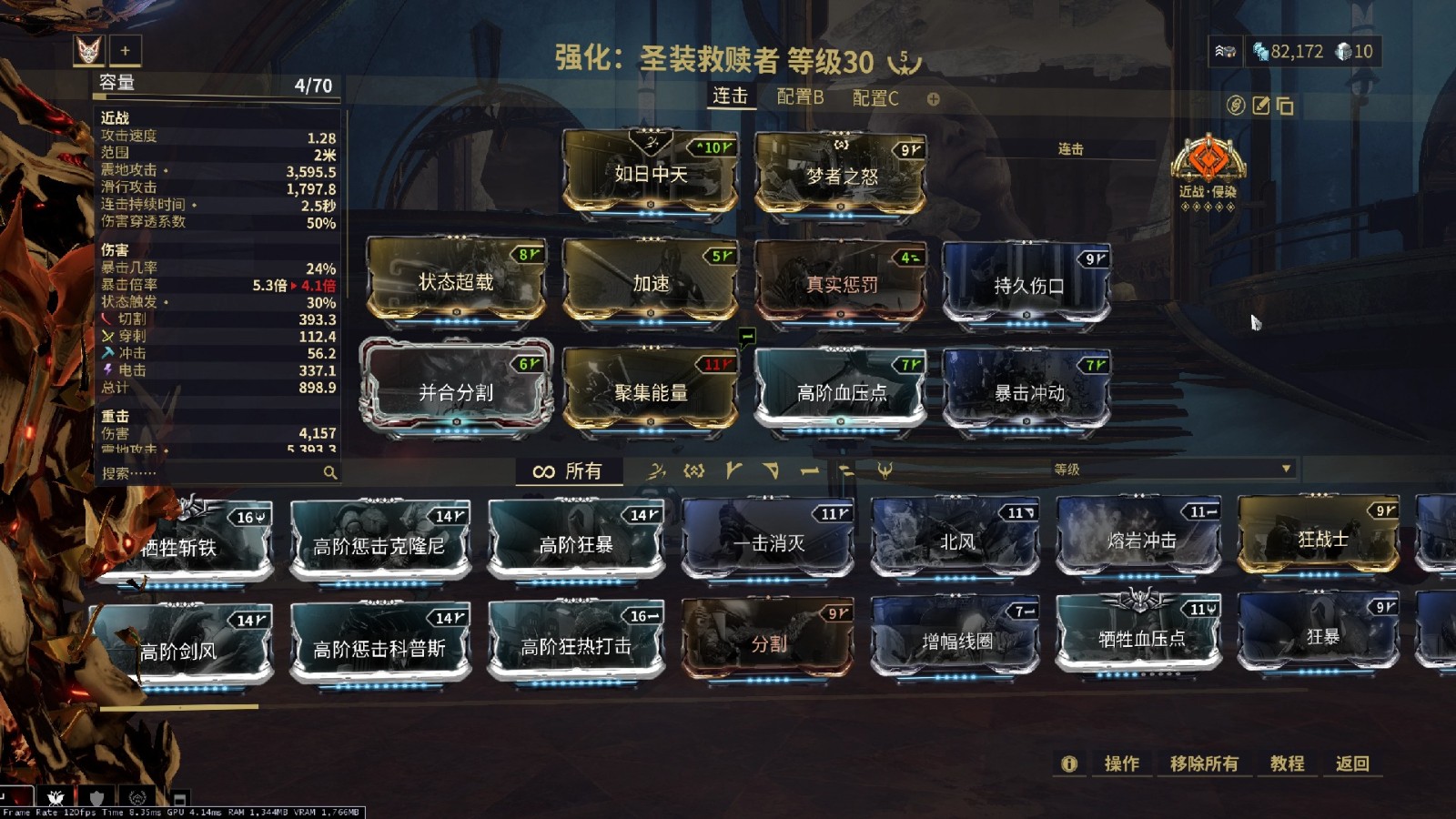Select the 并合分割 mod card
The image size is (1456, 819).
coord(456,391)
